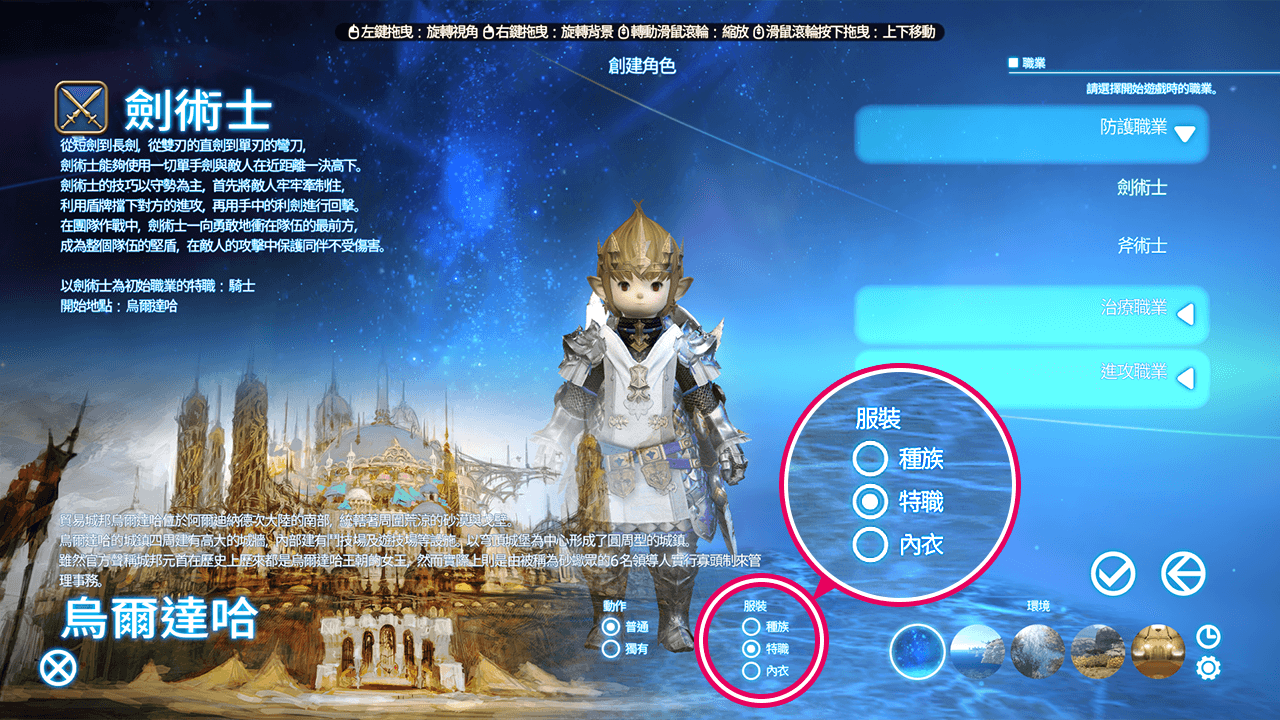Confirm selection with the checkmark button
This screenshot has width=1280, height=720.
point(1113,574)
